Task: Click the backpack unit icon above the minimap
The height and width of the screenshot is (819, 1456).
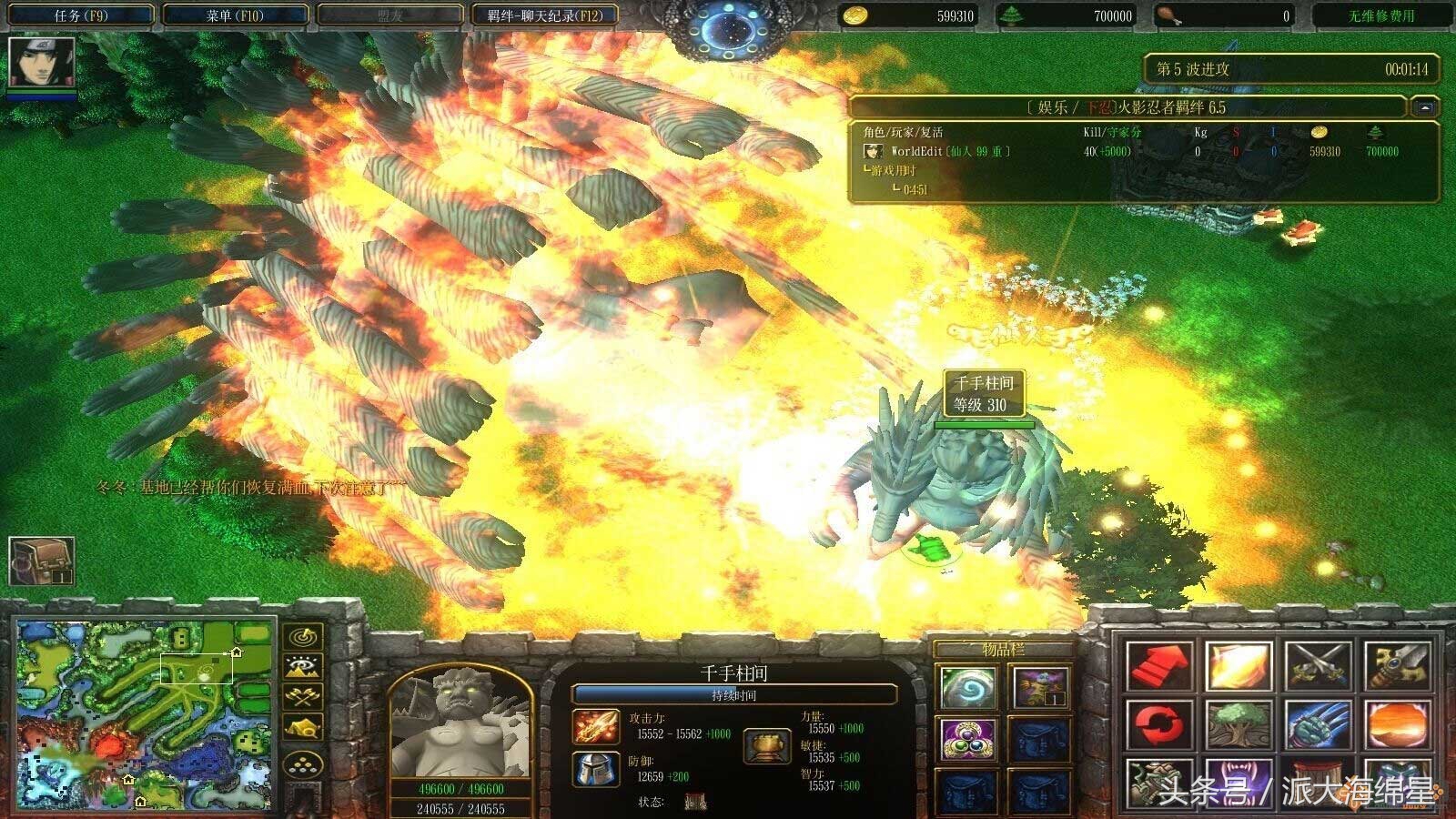Action: [x=41, y=561]
